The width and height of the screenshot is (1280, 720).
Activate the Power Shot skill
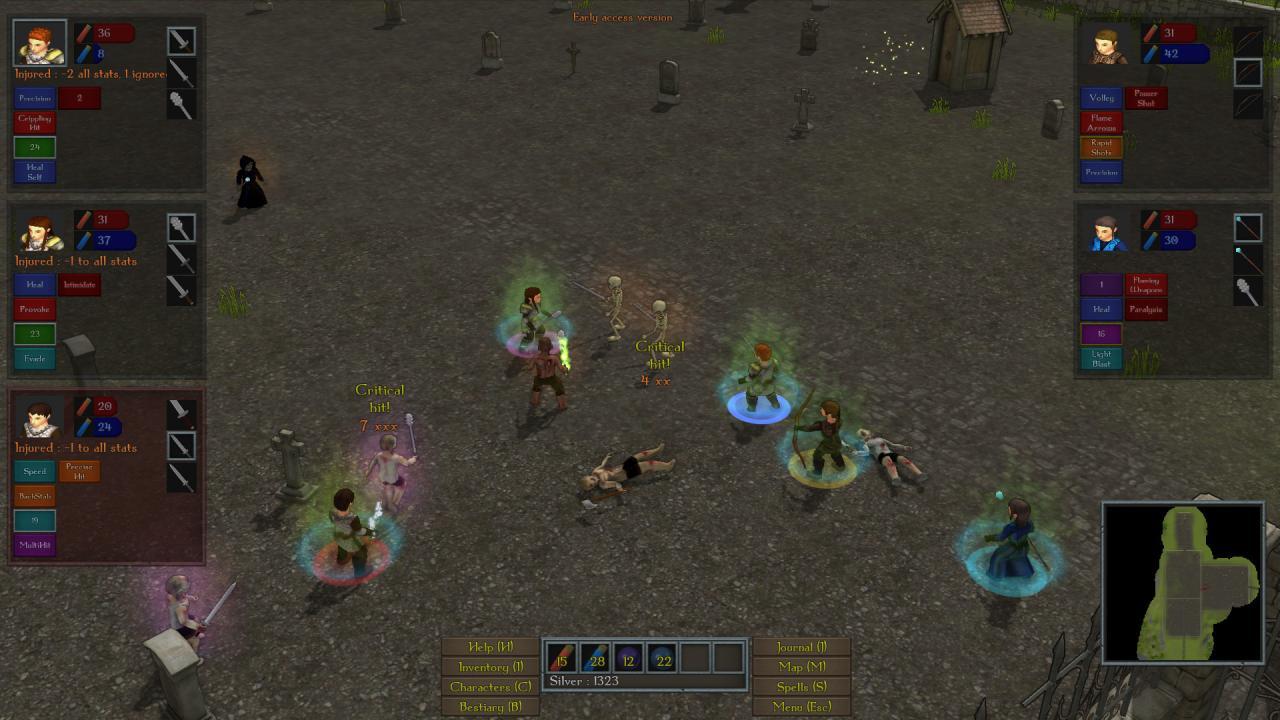click(1145, 97)
